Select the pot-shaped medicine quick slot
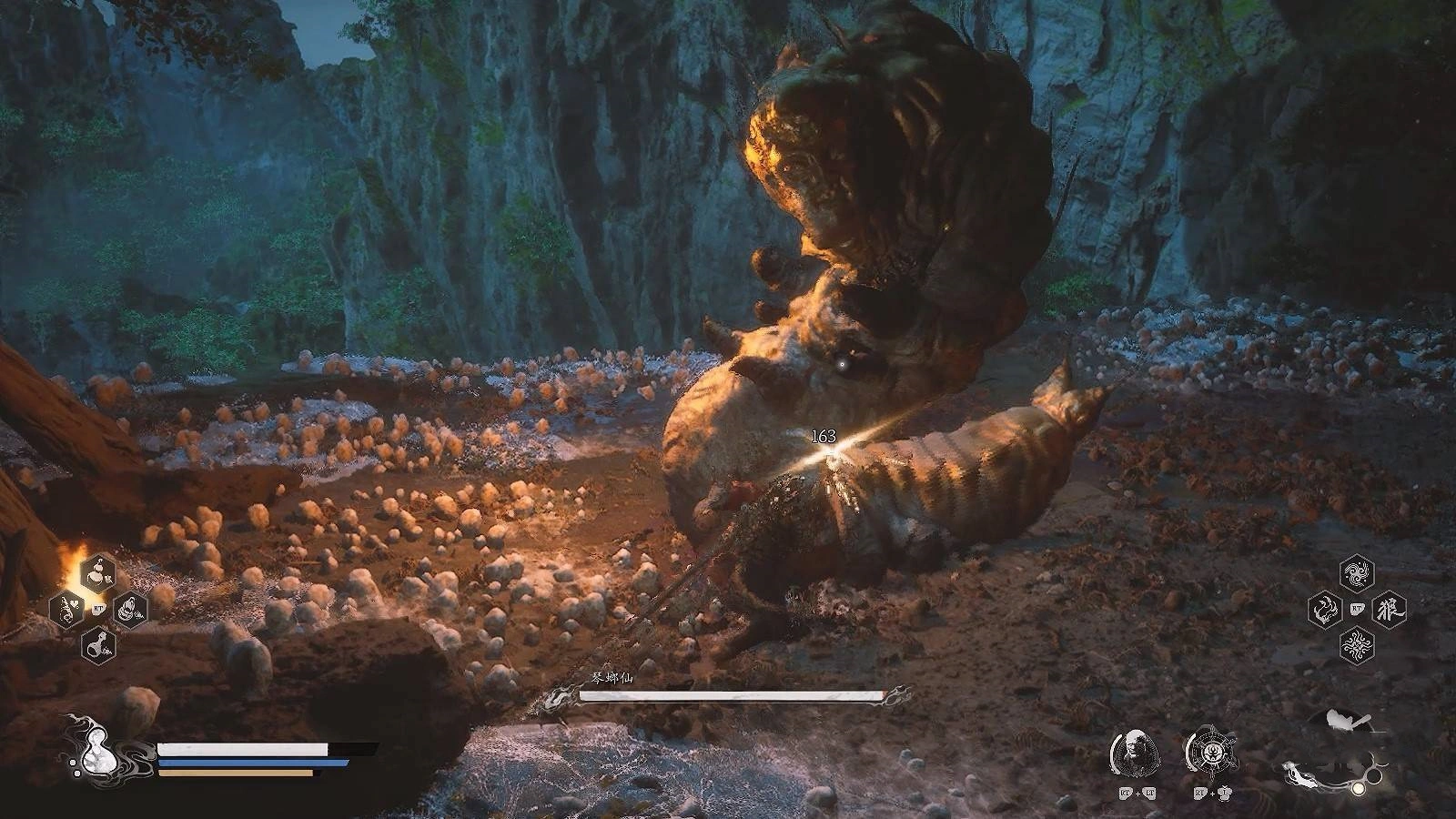 pyautogui.click(x=130, y=609)
